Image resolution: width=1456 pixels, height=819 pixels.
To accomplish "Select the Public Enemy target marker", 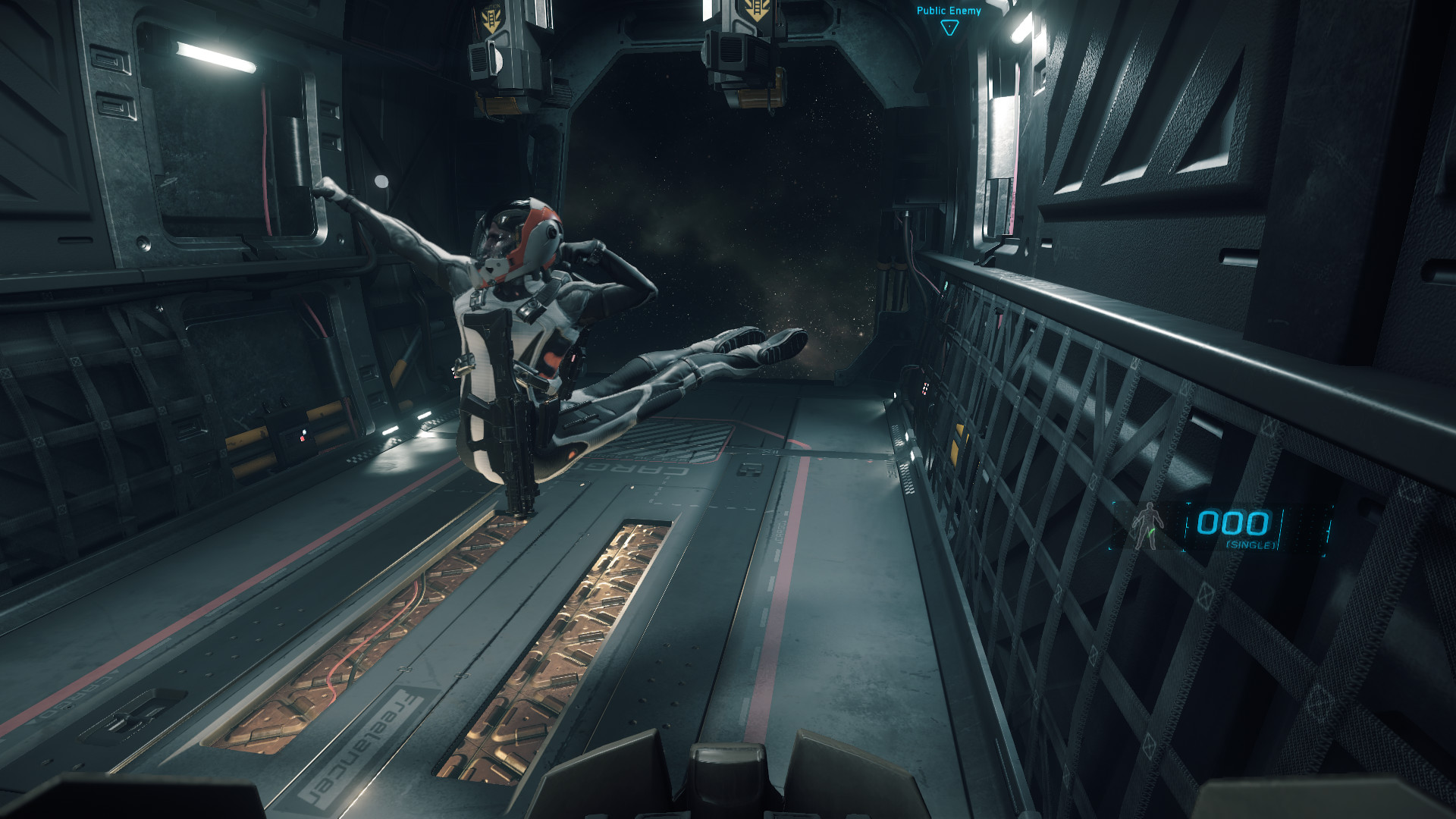I will tap(949, 27).
